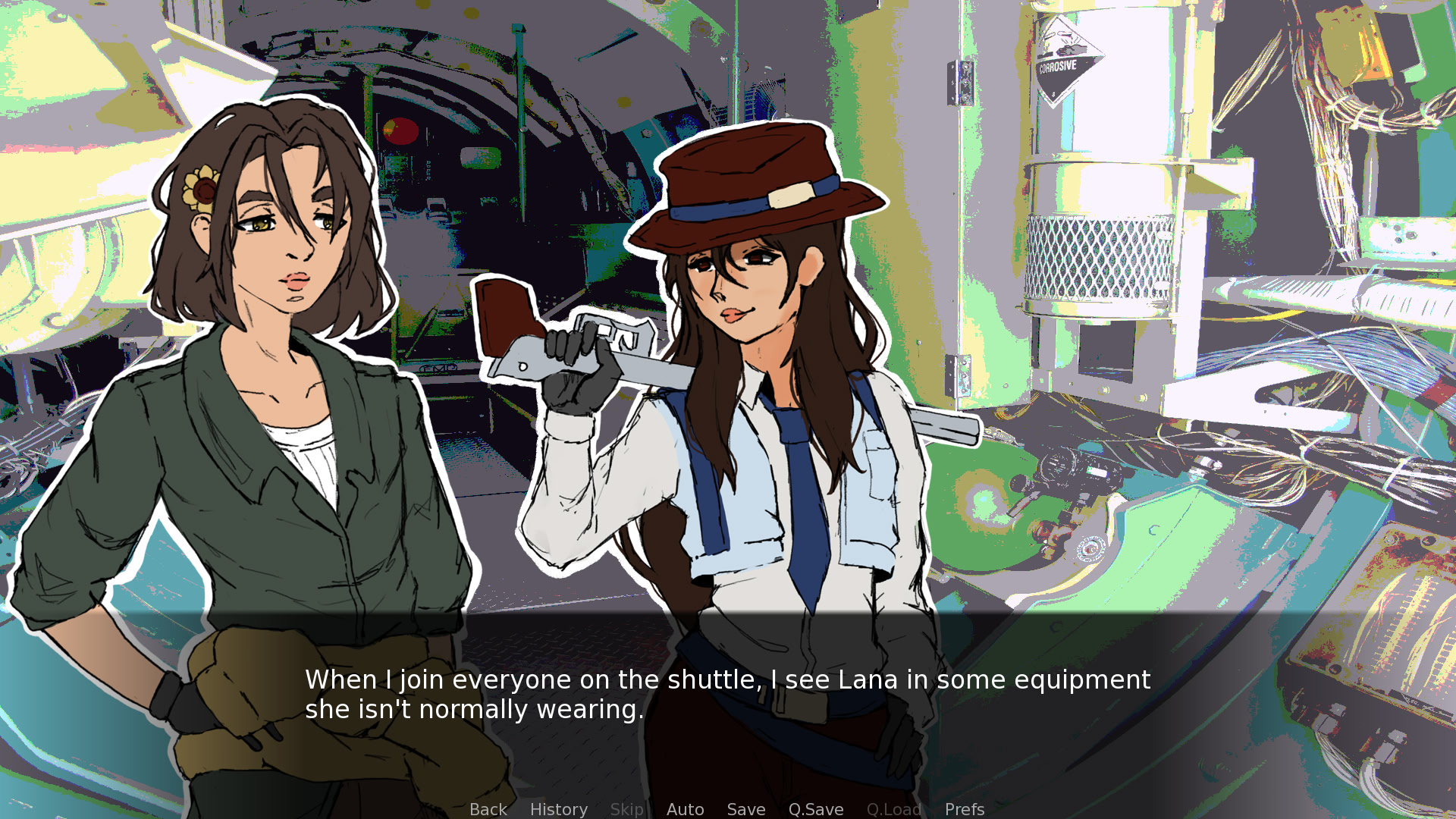
Task: Quick save with Q.Save
Action: (815, 809)
